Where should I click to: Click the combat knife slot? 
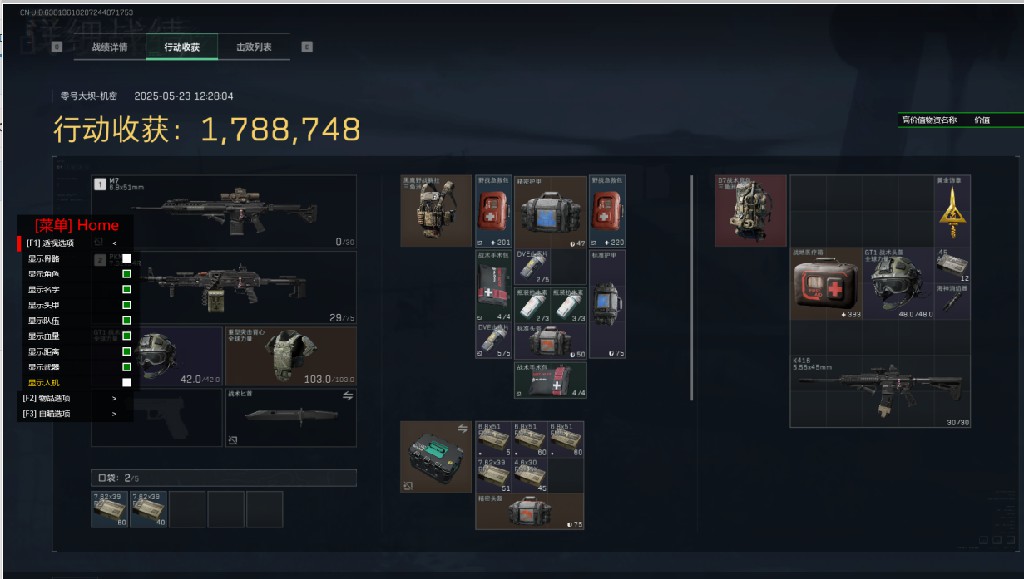click(290, 417)
